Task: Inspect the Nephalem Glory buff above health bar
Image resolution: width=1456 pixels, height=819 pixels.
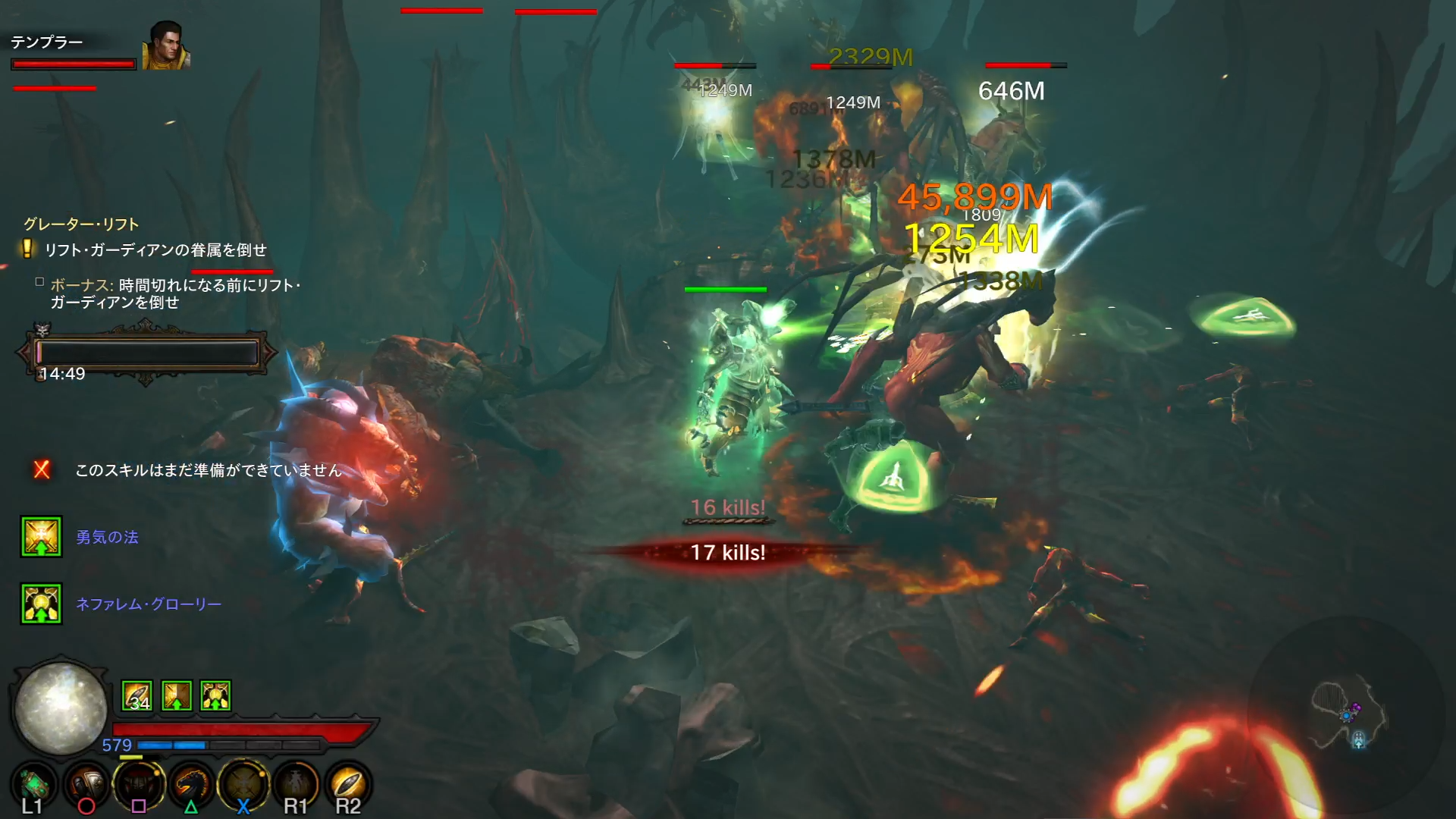Action: pos(216,695)
